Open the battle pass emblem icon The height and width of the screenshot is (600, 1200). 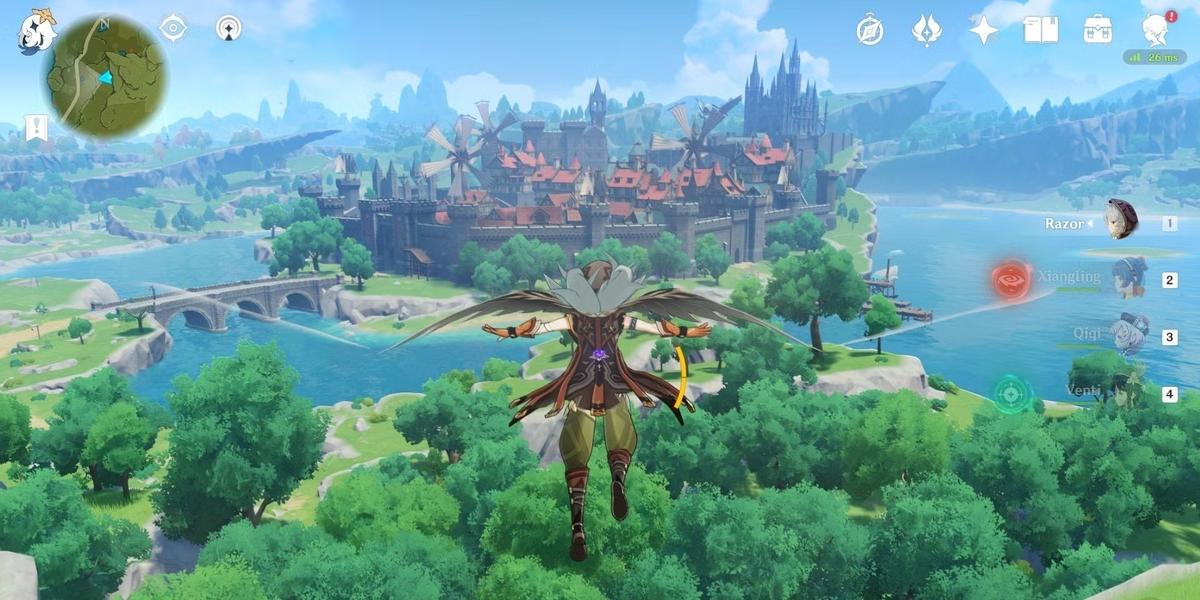pos(926,30)
